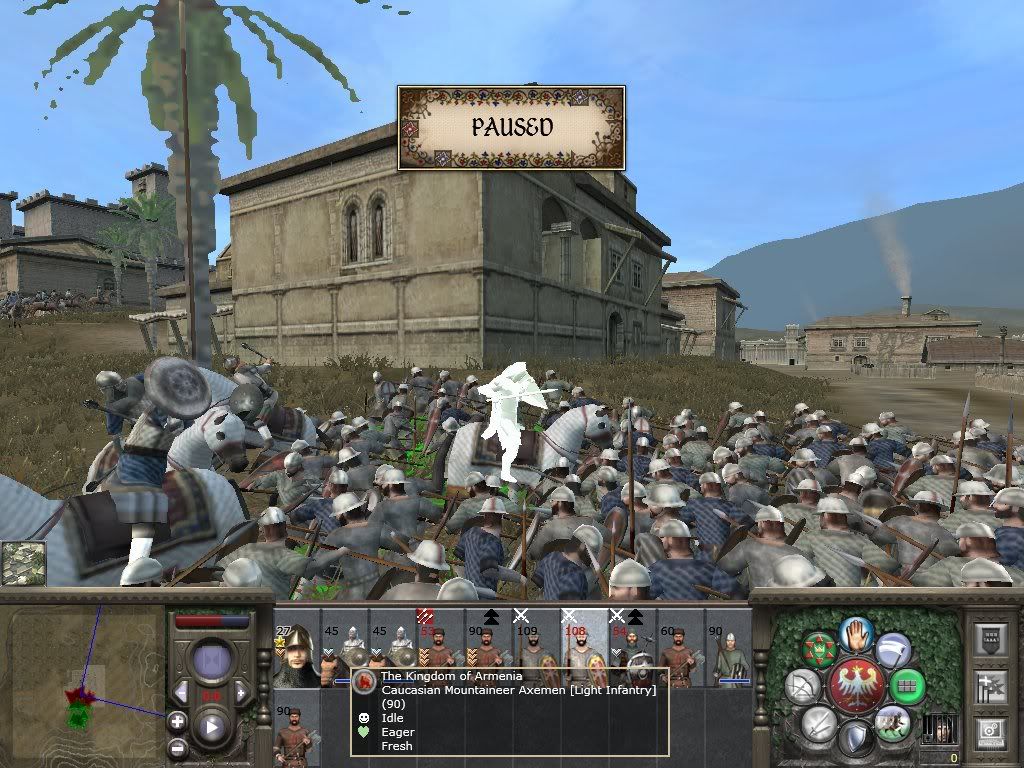Click the battle minimap

tap(83, 680)
